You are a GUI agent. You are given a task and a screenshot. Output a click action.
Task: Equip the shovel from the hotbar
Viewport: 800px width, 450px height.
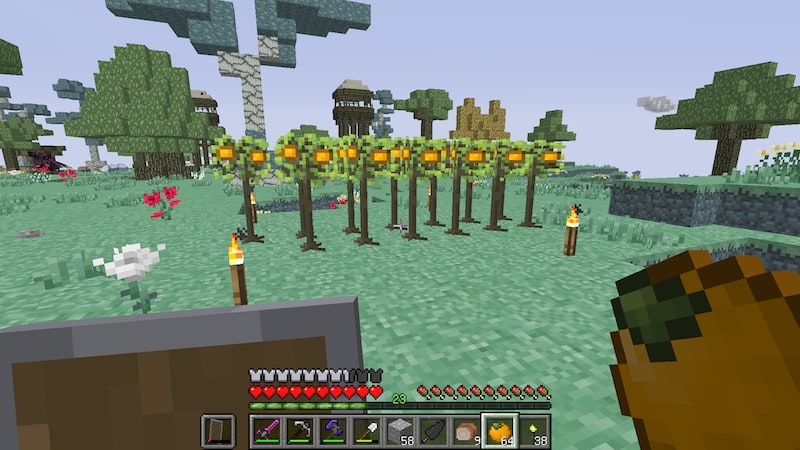(x=365, y=431)
